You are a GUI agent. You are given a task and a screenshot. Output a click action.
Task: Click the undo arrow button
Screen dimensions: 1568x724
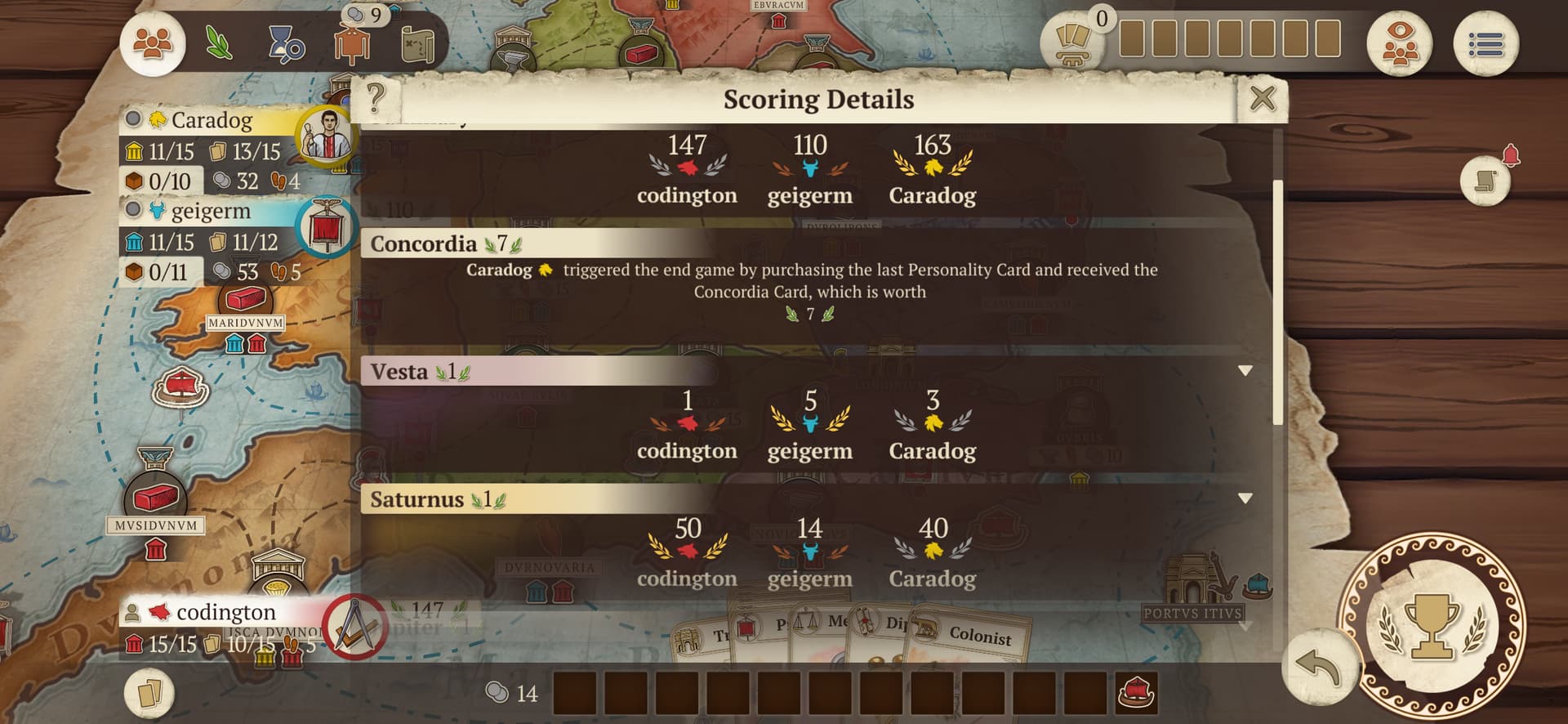coord(1316,666)
